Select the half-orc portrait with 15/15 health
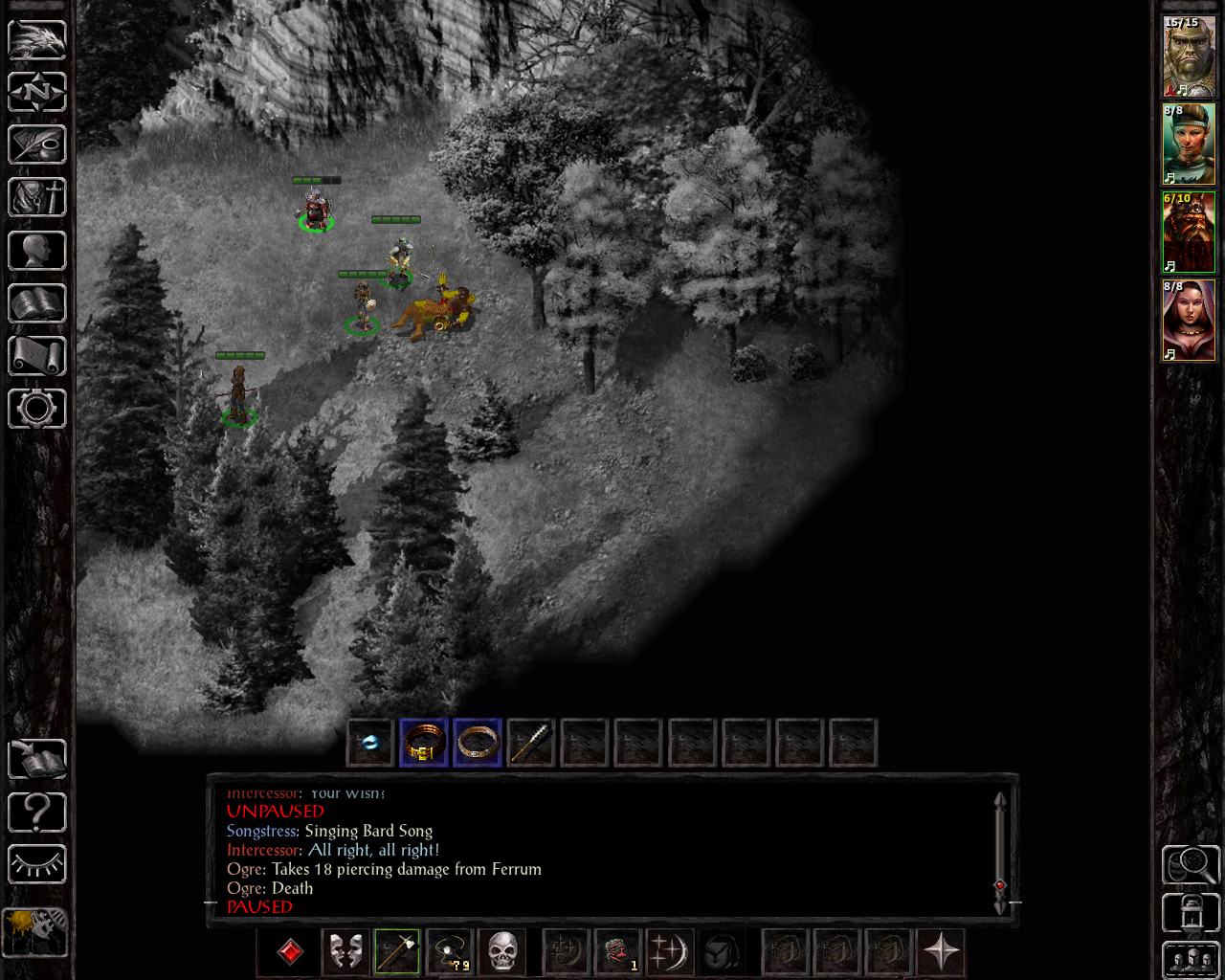1225x980 pixels. point(1189,56)
